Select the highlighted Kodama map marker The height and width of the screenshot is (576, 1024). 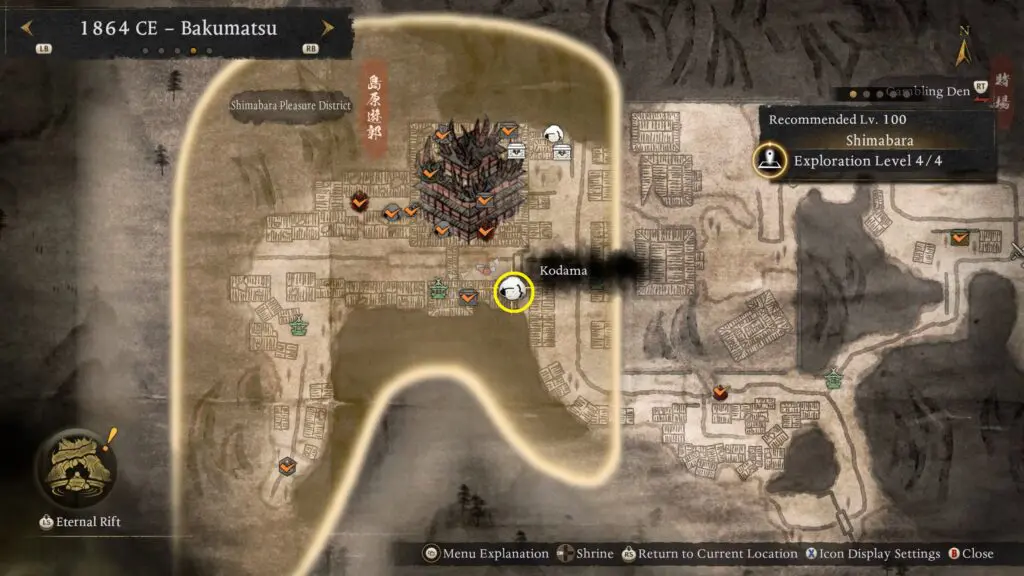point(515,291)
